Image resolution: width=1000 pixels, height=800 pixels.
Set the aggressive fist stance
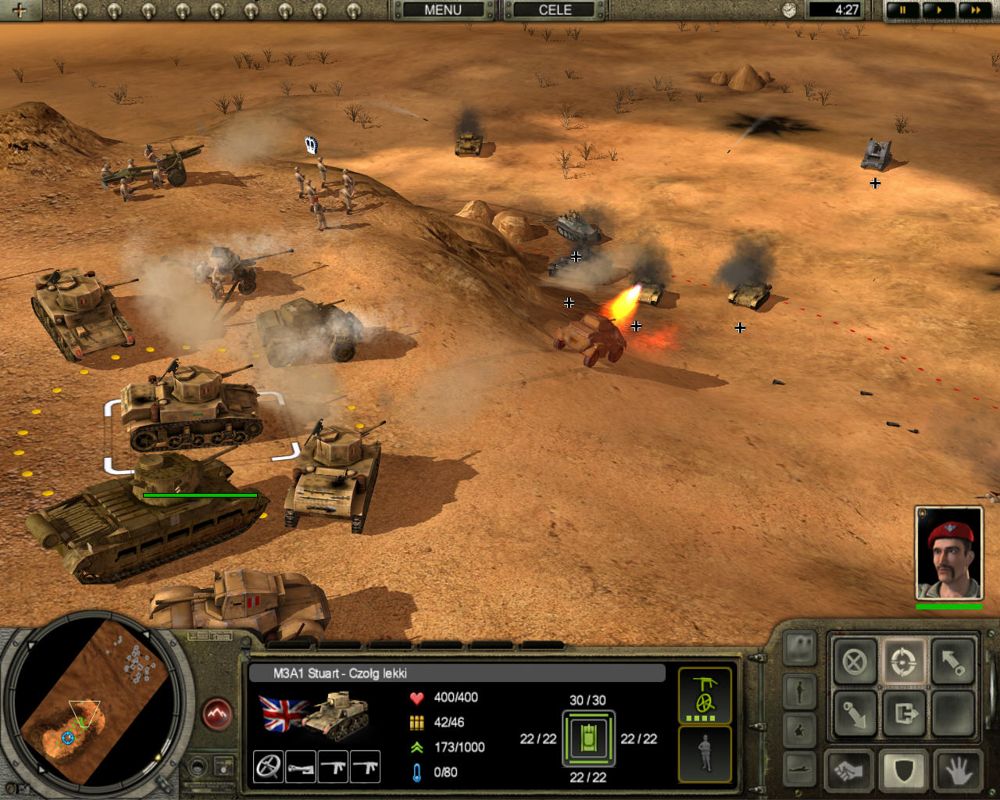(853, 770)
